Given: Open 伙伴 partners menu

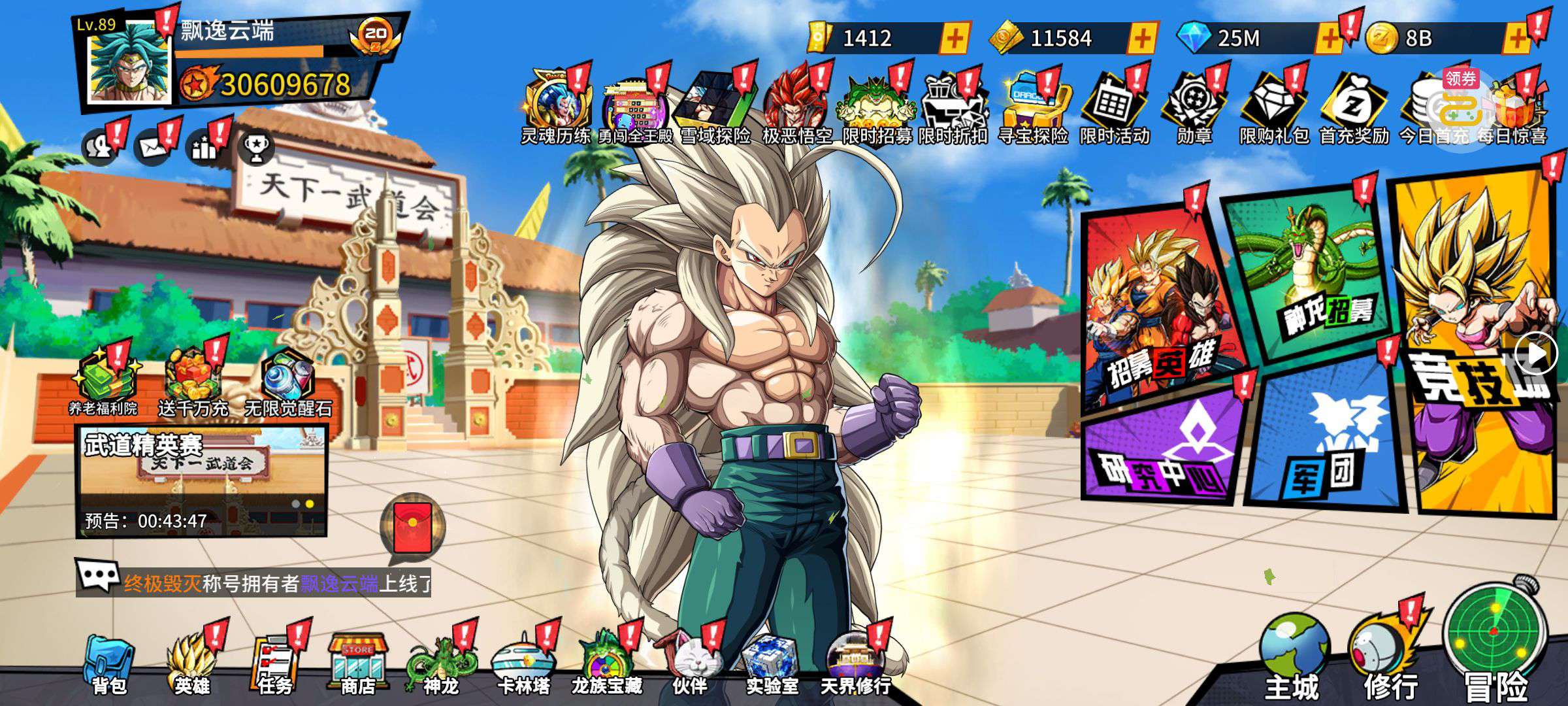Looking at the screenshot, I should 690,664.
